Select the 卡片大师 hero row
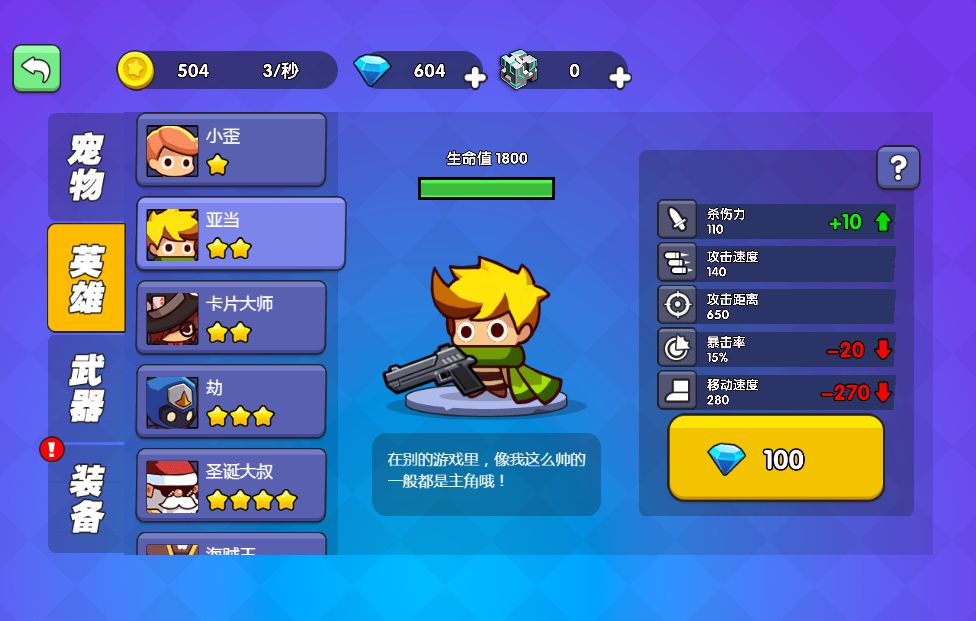 231,318
